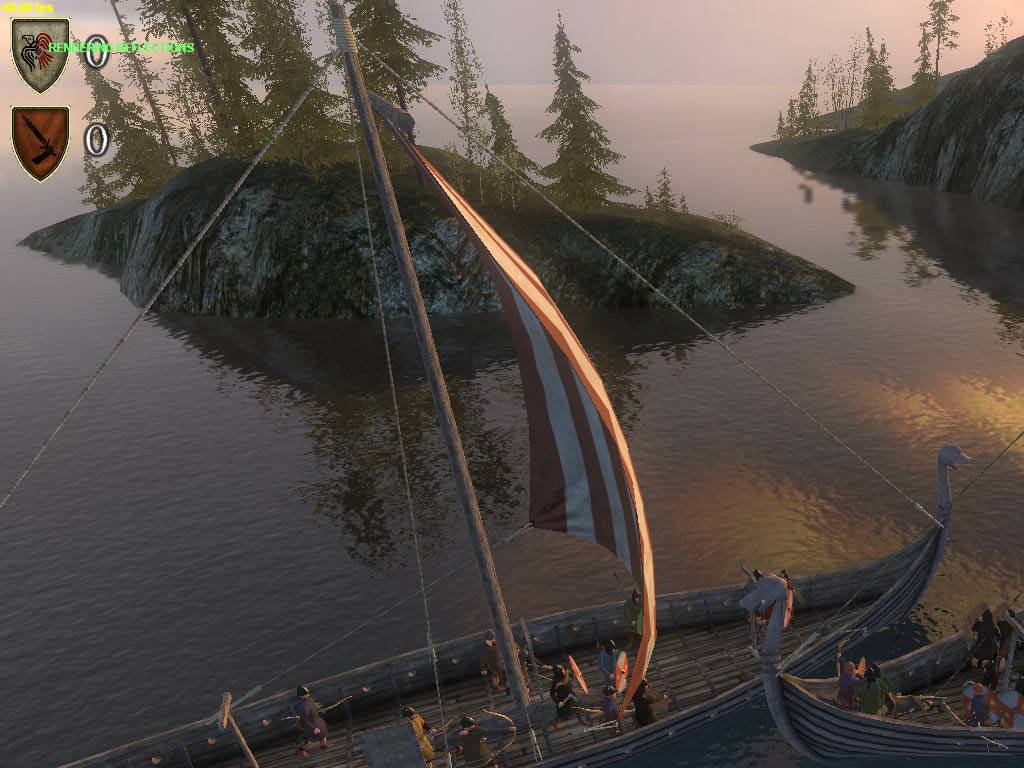Select the orange sword-emblem team shield
This screenshot has height=768, width=1024.
tap(40, 141)
